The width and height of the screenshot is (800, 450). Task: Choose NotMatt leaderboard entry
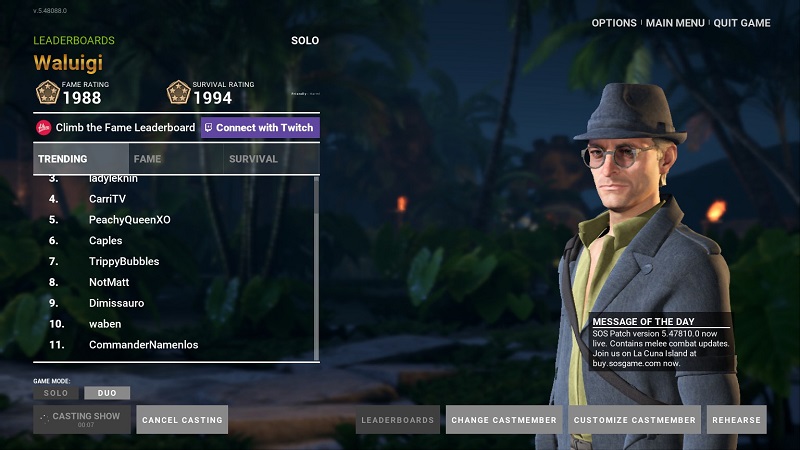(109, 283)
